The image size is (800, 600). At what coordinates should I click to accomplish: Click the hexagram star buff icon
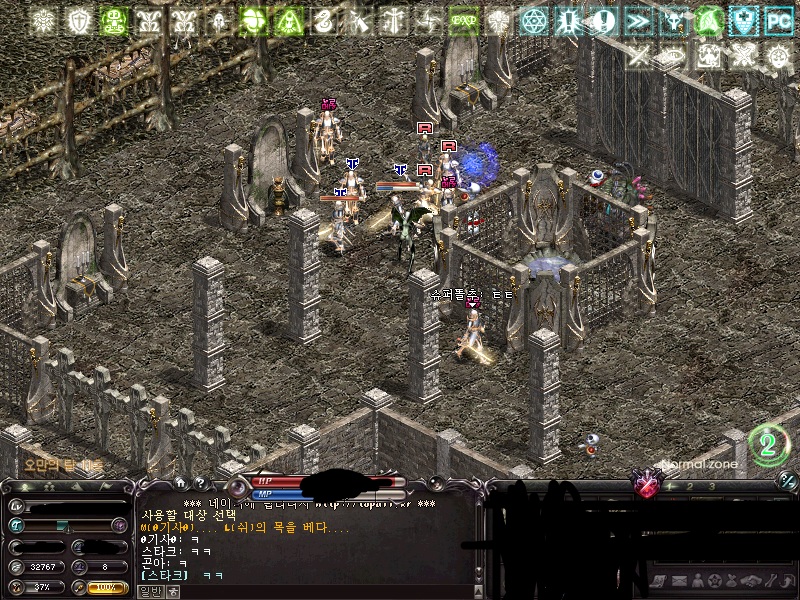click(x=536, y=21)
